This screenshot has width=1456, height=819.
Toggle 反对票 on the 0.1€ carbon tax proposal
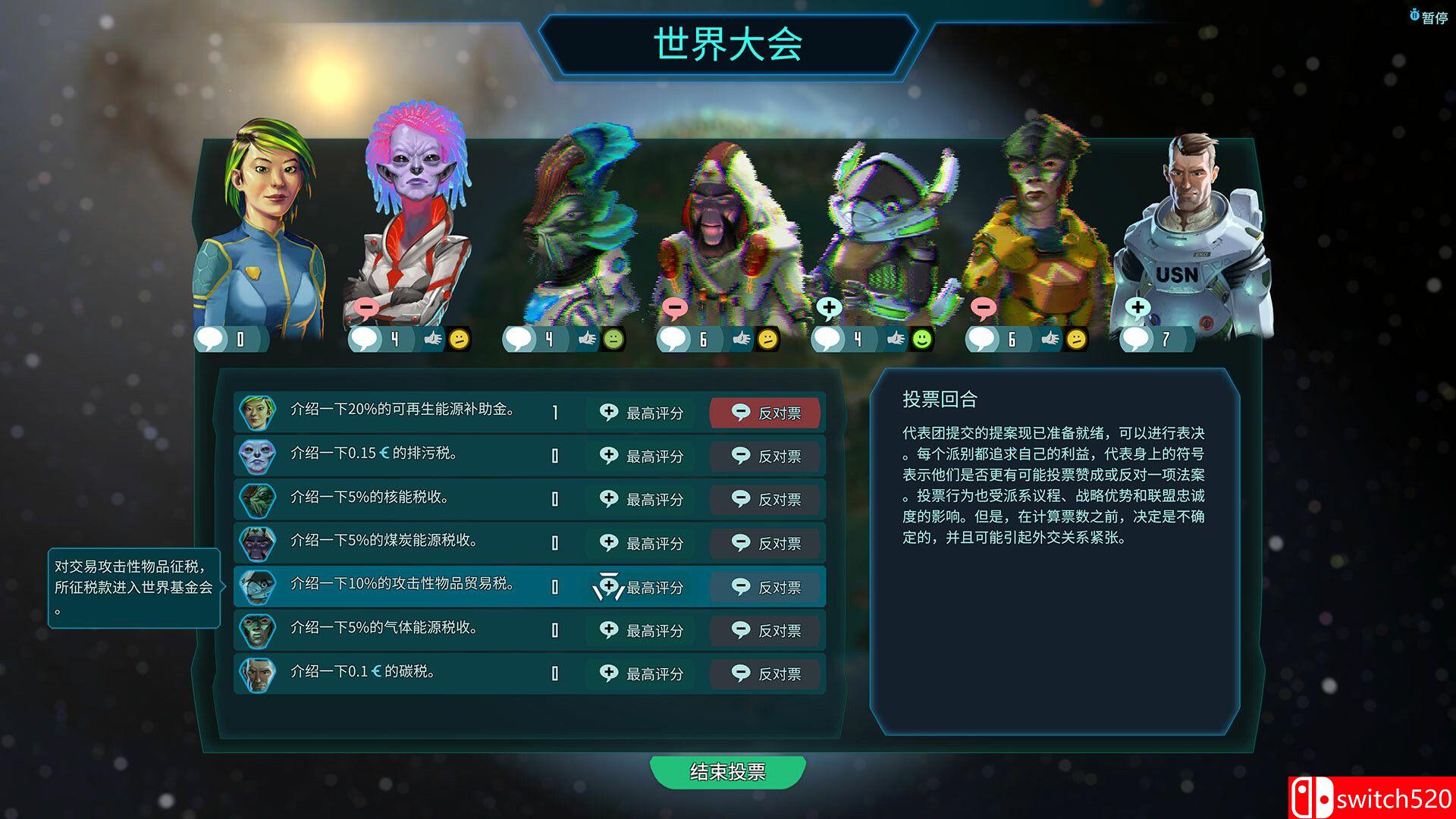(x=765, y=673)
